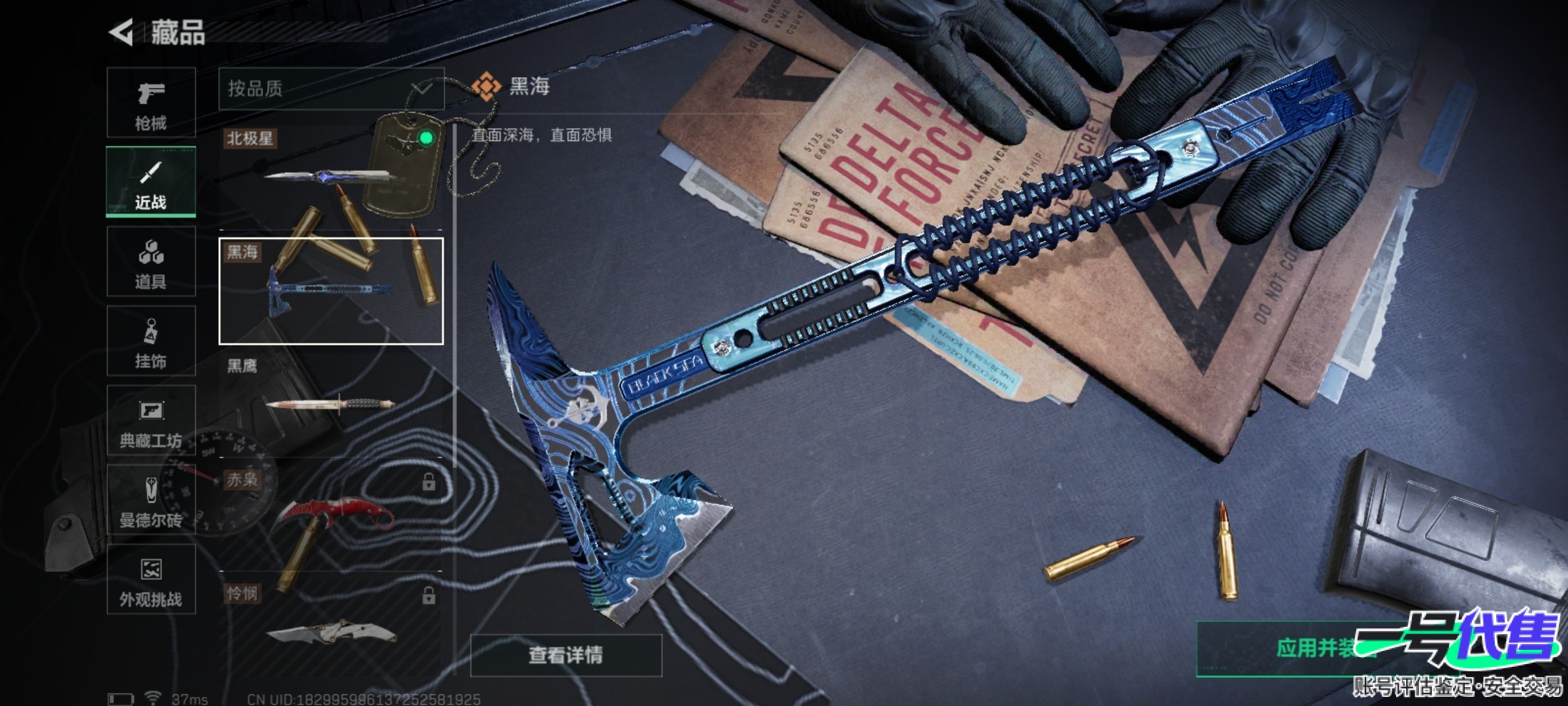Select the 近战 melee tab
Screen dimensions: 1568x706
tap(151, 182)
